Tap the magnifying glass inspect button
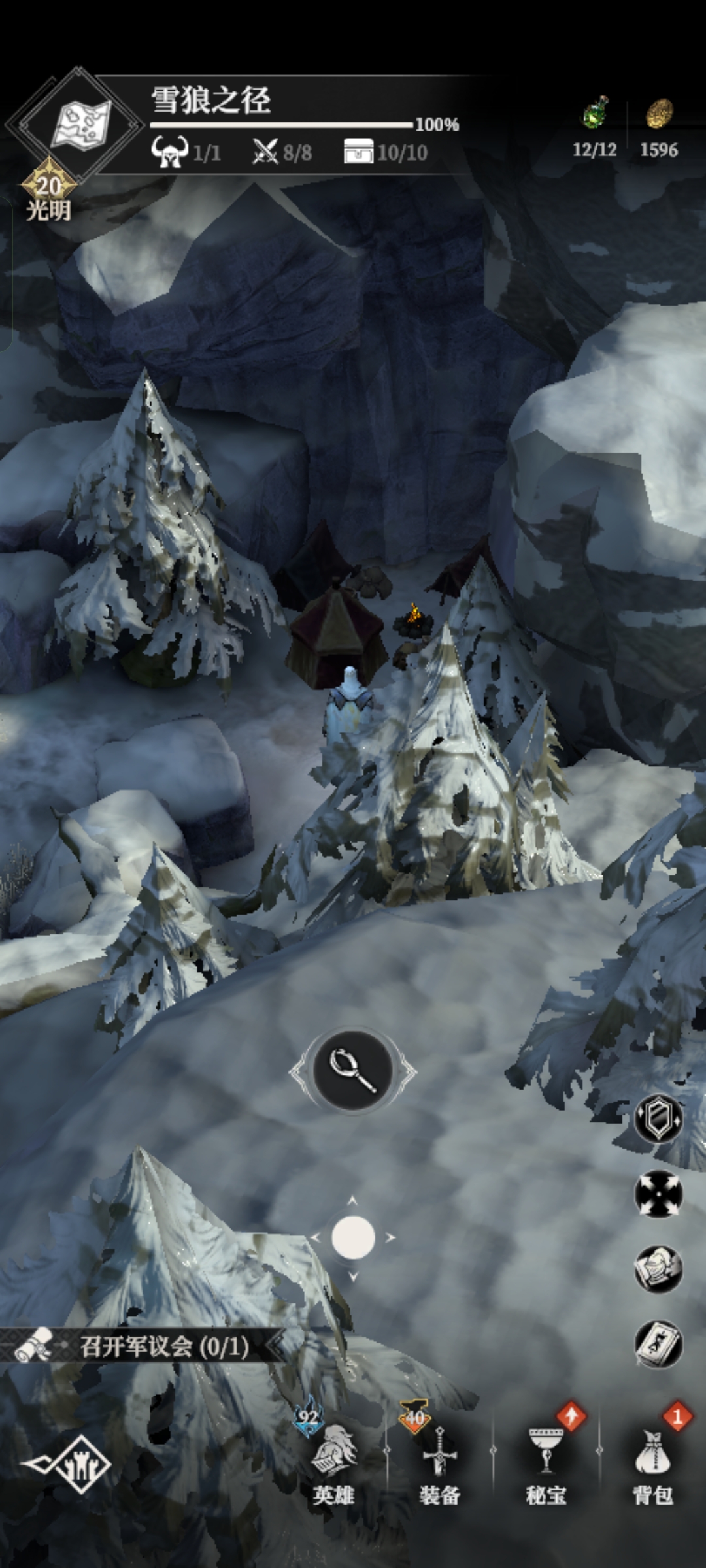The image size is (706, 1568). coord(352,1070)
